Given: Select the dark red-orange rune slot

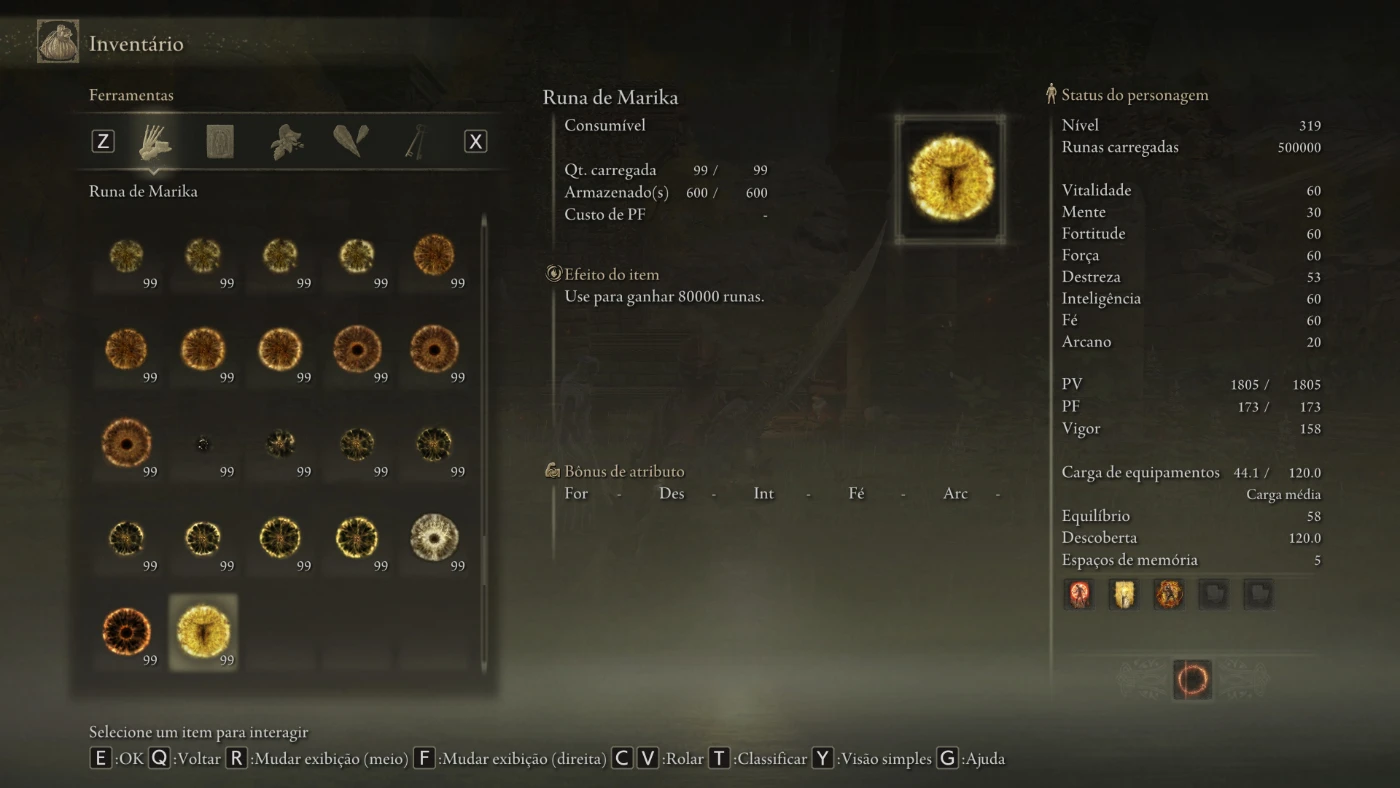Looking at the screenshot, I should click(x=127, y=632).
